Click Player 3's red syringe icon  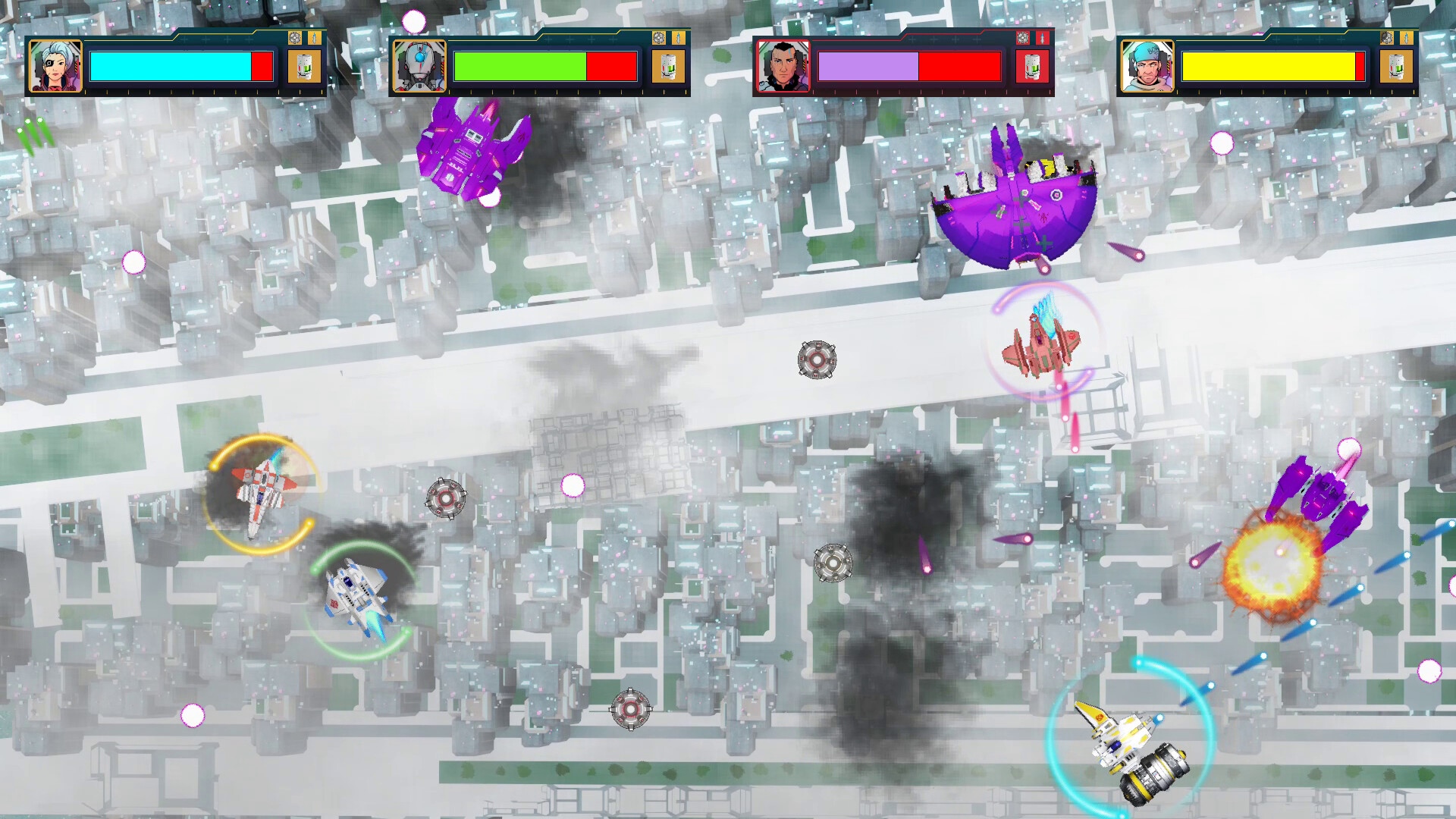point(1042,38)
